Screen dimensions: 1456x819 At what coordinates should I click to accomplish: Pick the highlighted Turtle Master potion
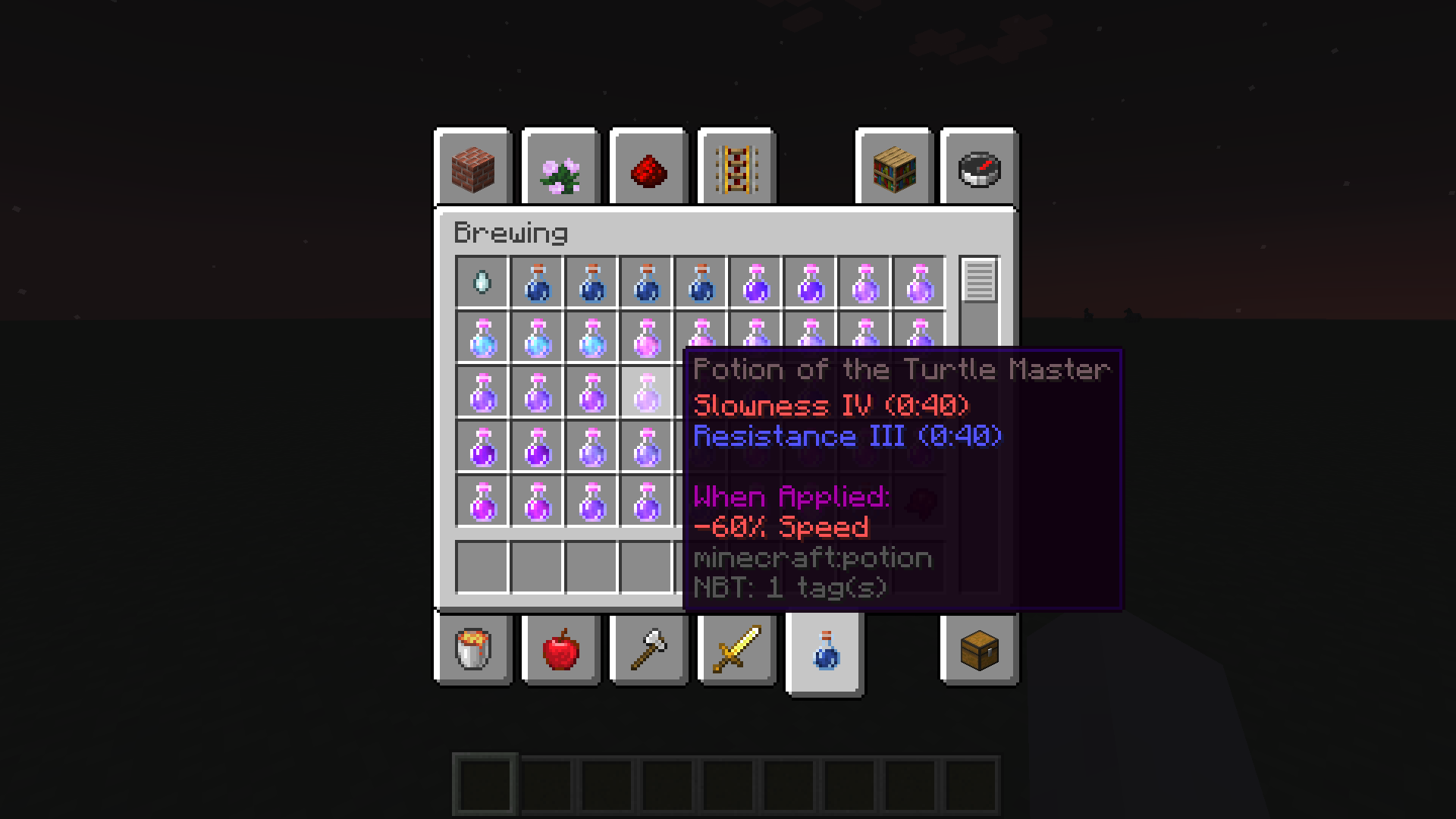pos(645,391)
